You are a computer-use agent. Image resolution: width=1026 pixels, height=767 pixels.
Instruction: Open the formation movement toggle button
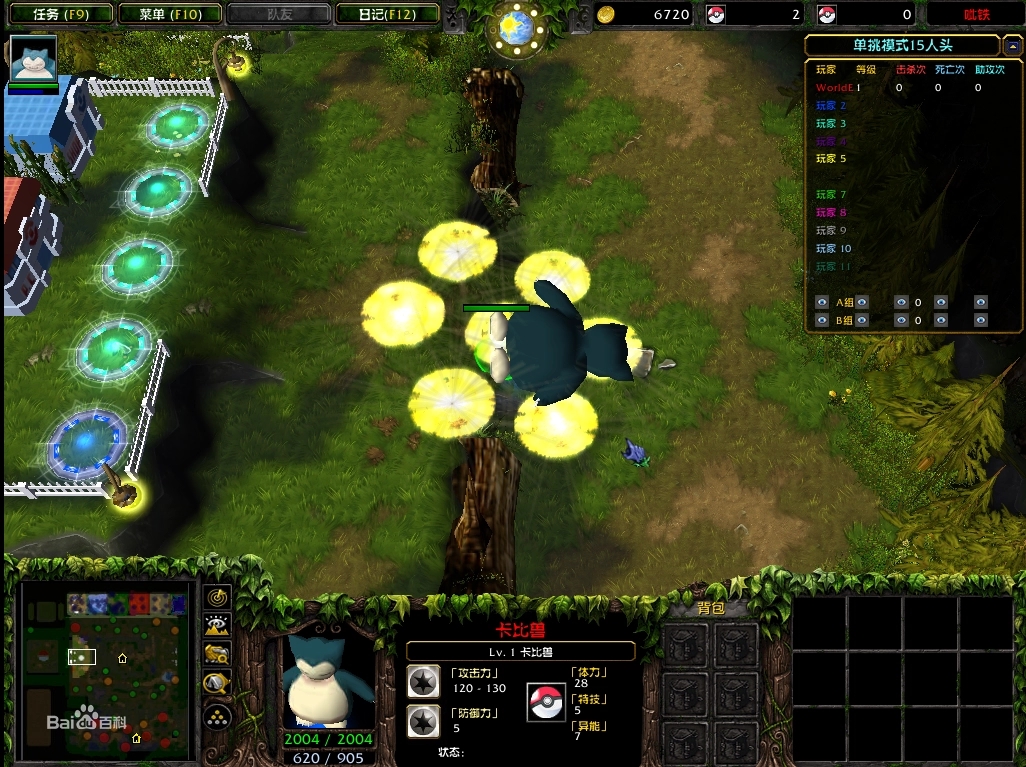[217, 715]
